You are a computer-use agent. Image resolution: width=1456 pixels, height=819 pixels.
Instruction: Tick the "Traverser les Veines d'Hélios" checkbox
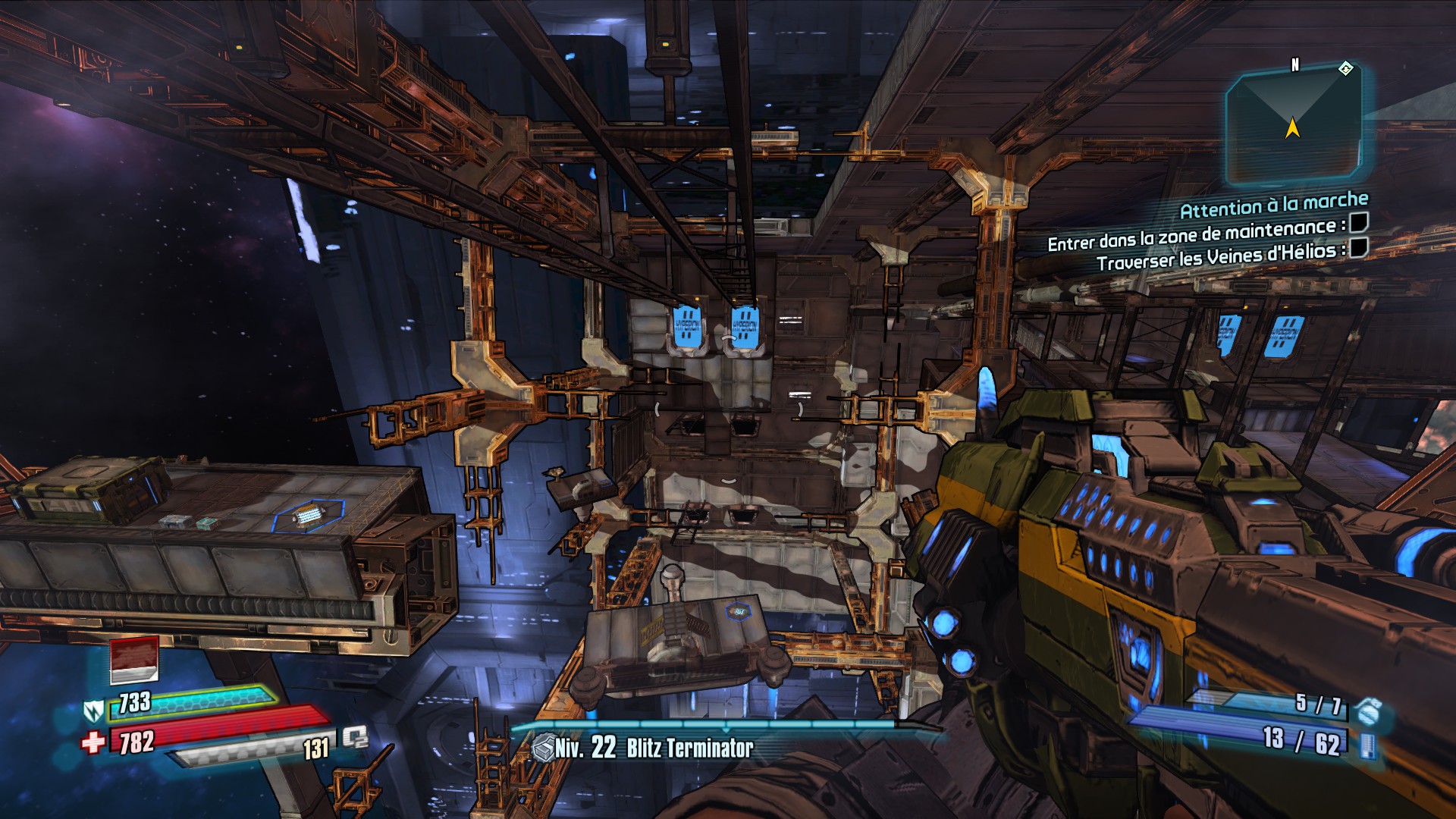[1359, 248]
